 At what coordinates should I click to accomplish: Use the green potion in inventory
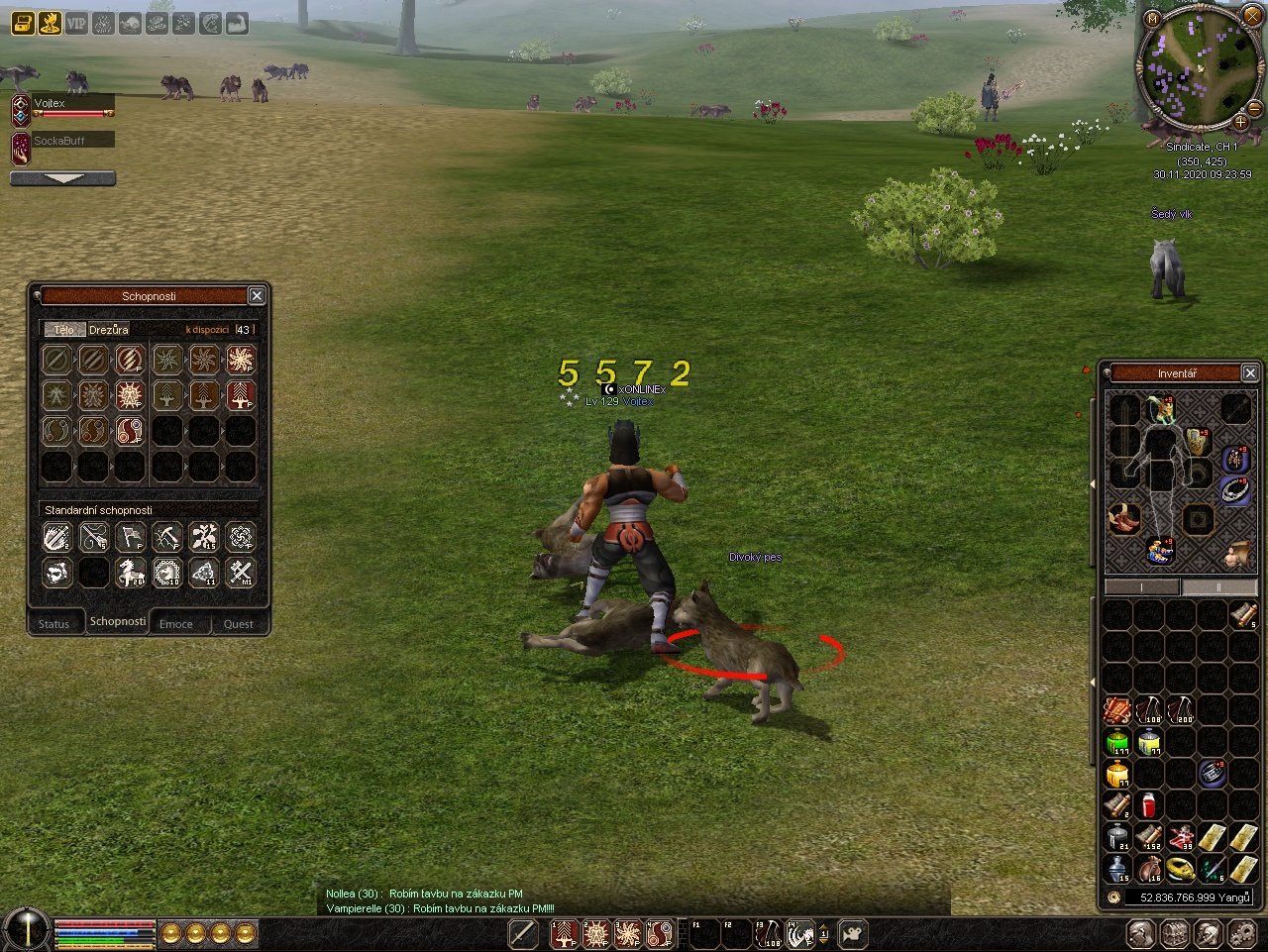pos(1117,742)
